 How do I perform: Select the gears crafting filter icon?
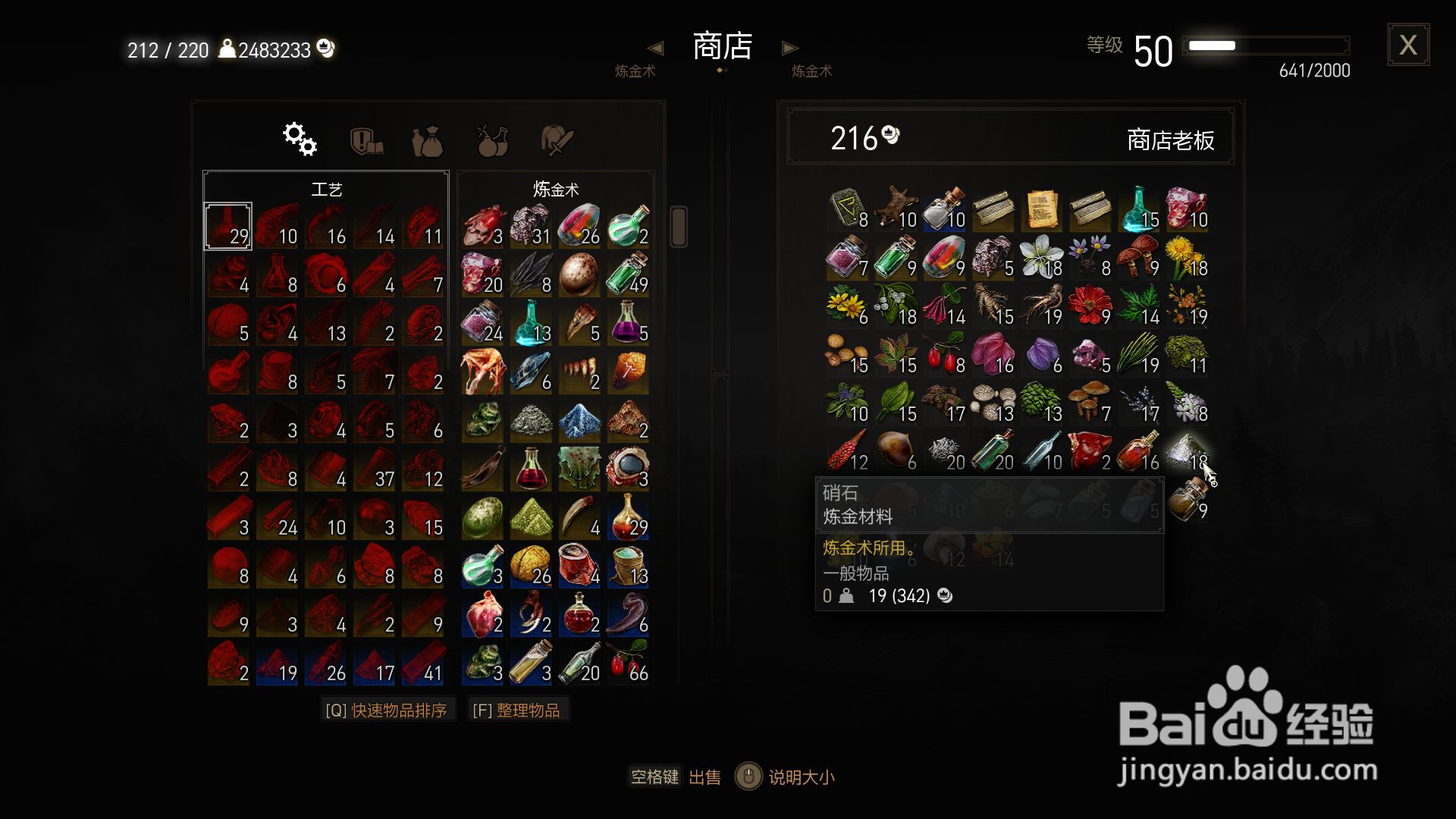(x=299, y=138)
